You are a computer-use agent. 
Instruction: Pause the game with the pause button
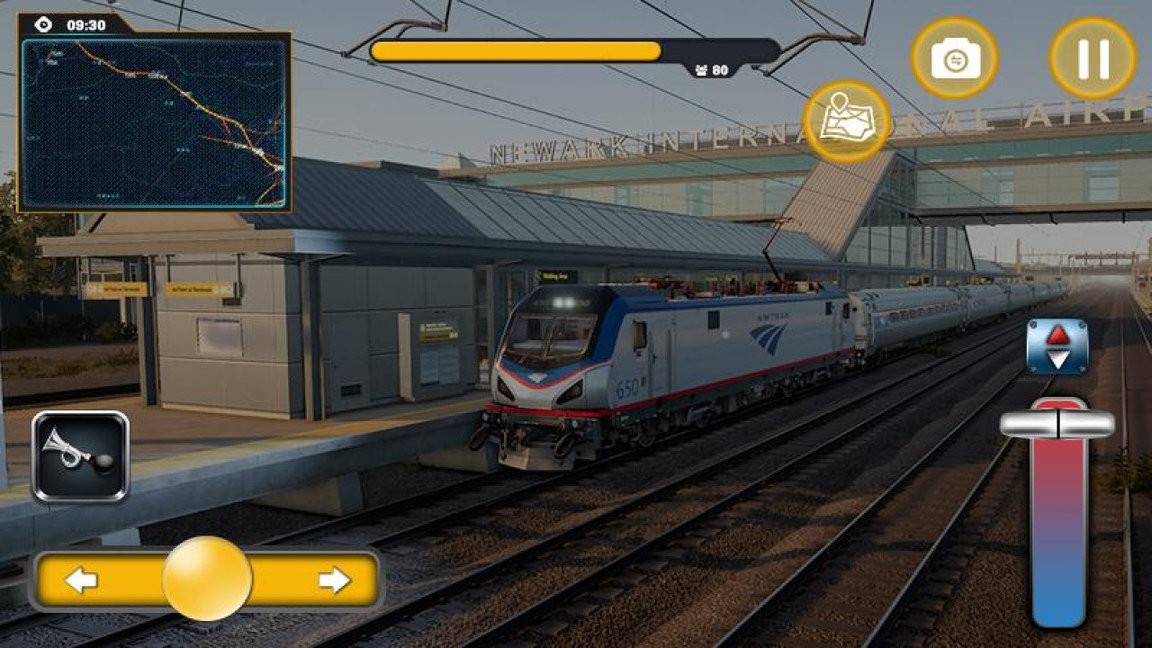pos(1092,59)
